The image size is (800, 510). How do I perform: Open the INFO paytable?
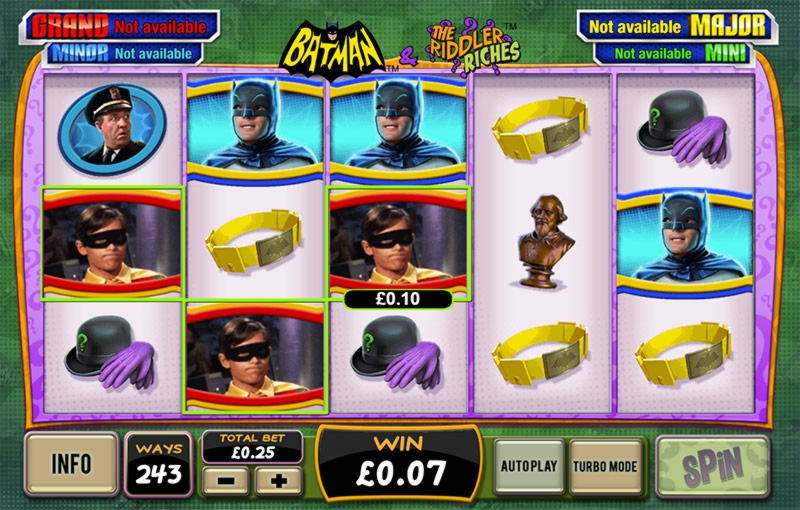[x=71, y=465]
